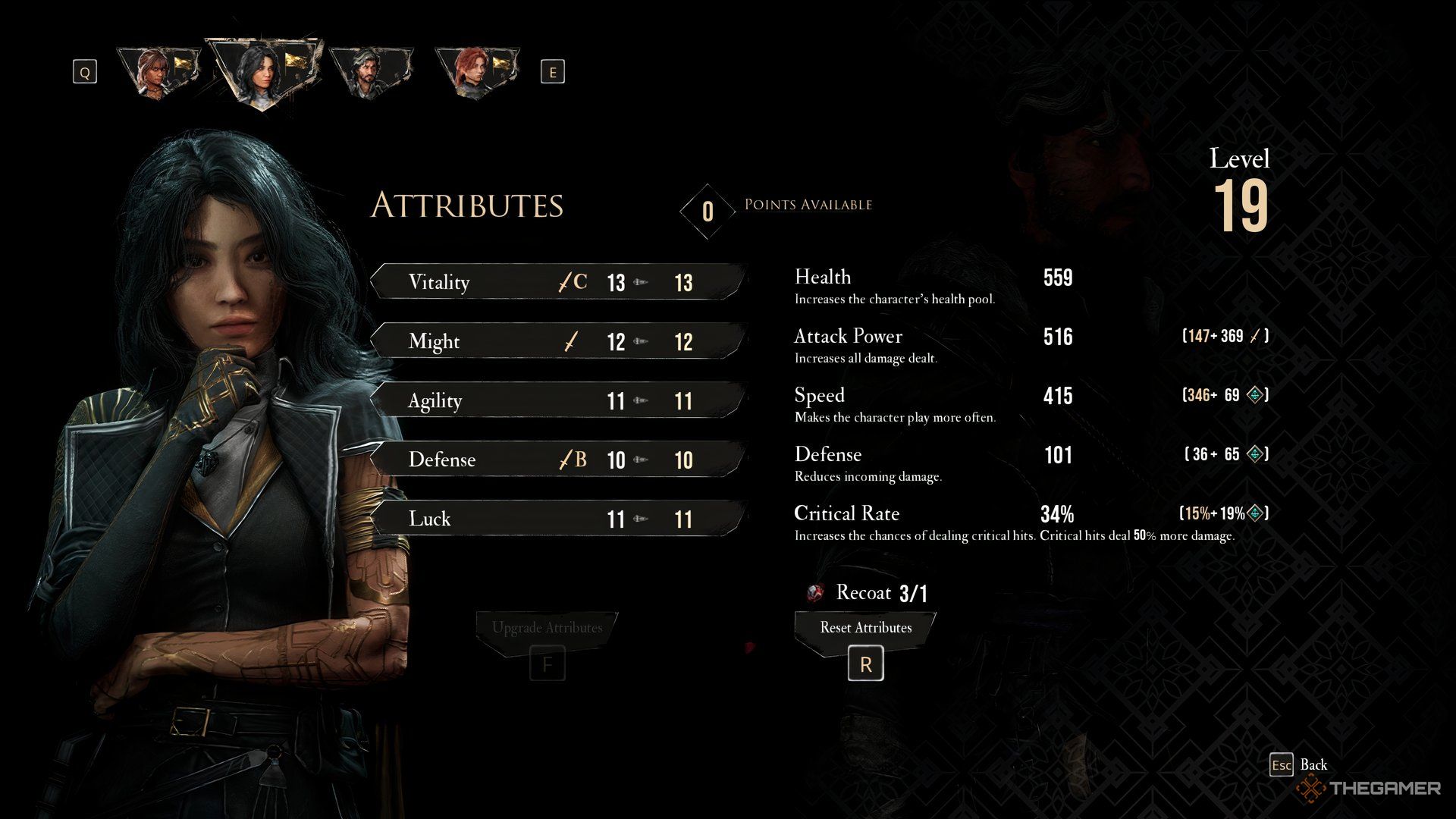The width and height of the screenshot is (1456, 819).
Task: Choose the Might attribute row
Action: pyautogui.click(x=558, y=341)
